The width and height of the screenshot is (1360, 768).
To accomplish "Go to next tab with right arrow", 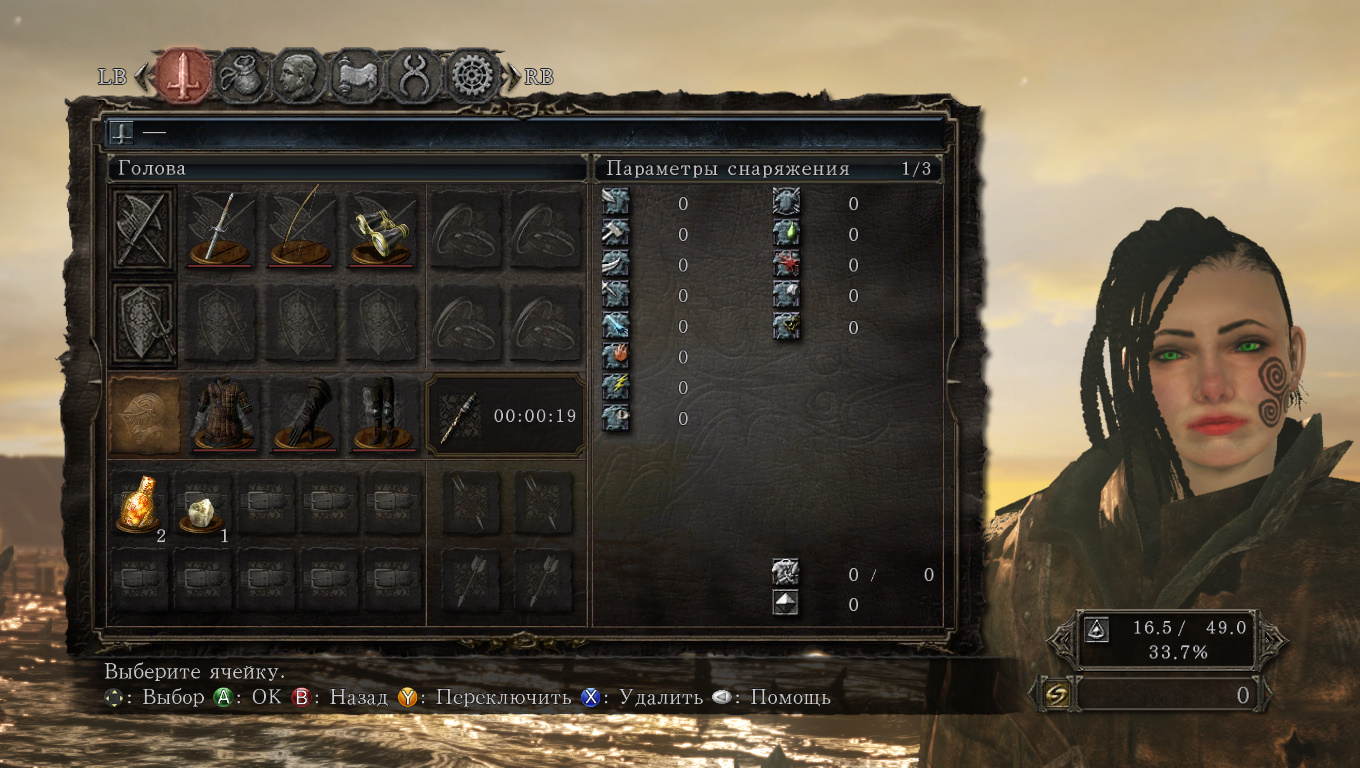I will click(x=513, y=76).
